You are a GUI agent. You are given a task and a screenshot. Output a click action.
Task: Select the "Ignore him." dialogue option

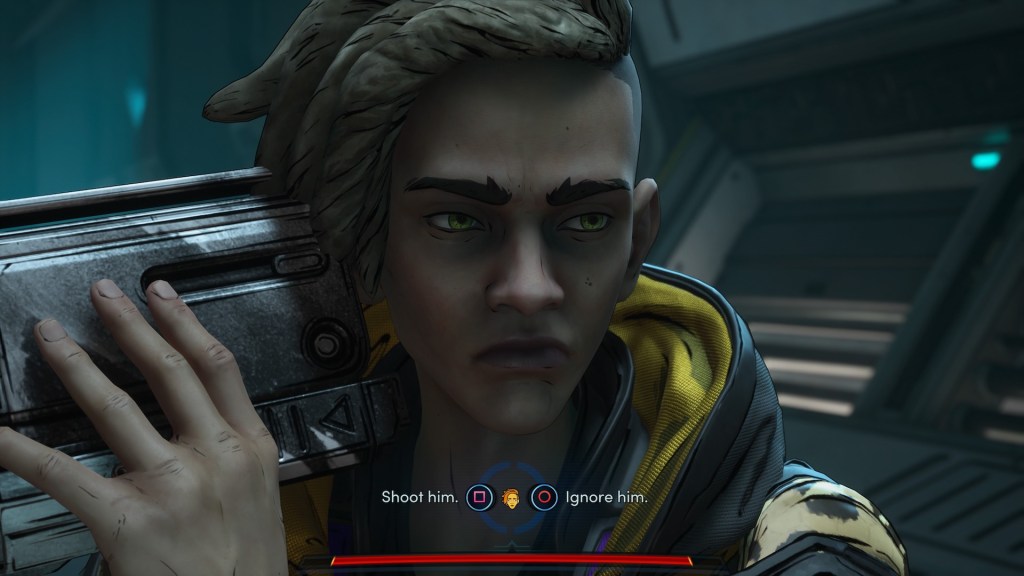pyautogui.click(x=606, y=497)
